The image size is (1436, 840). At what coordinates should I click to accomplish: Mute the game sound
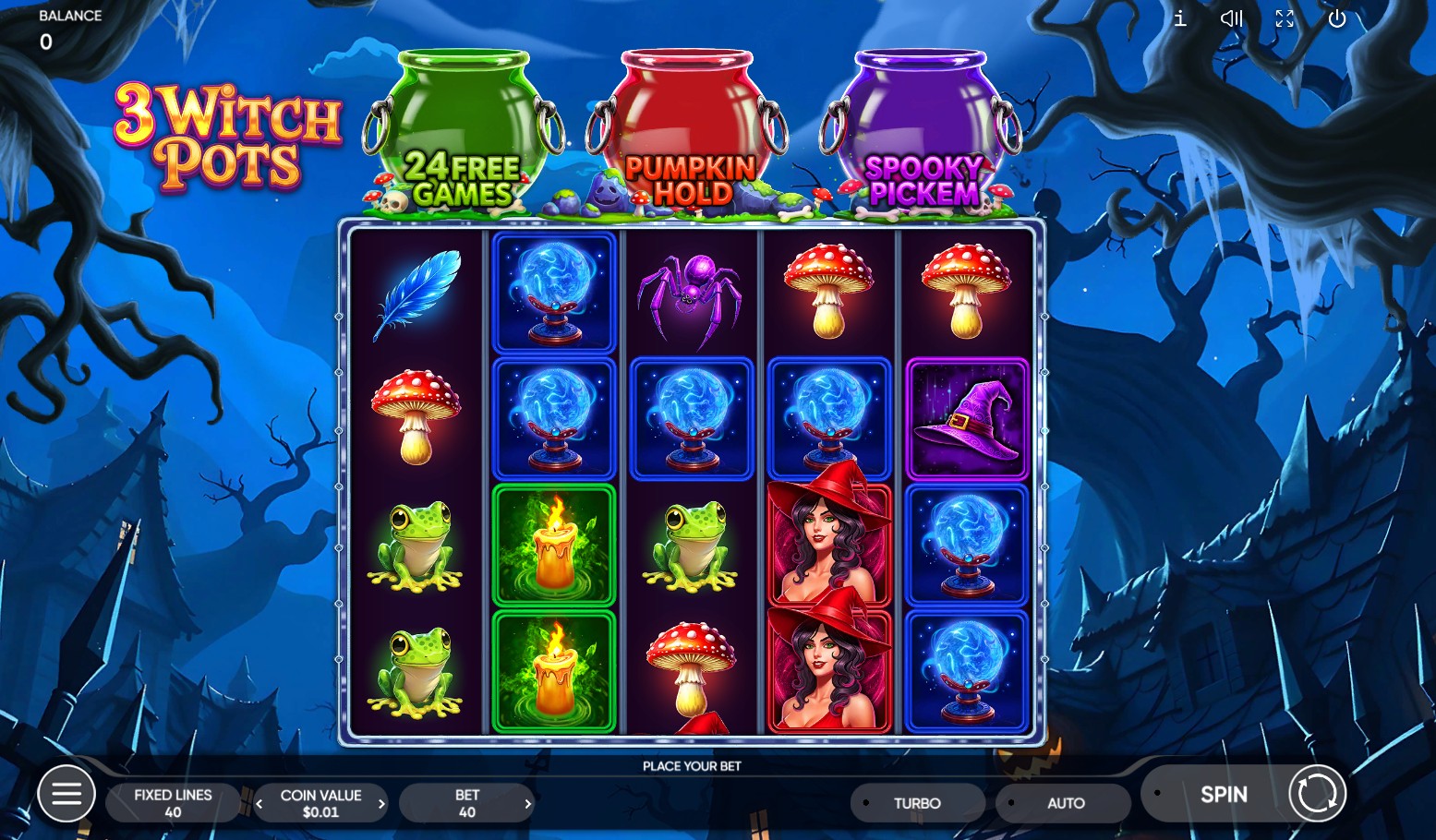point(1231,18)
